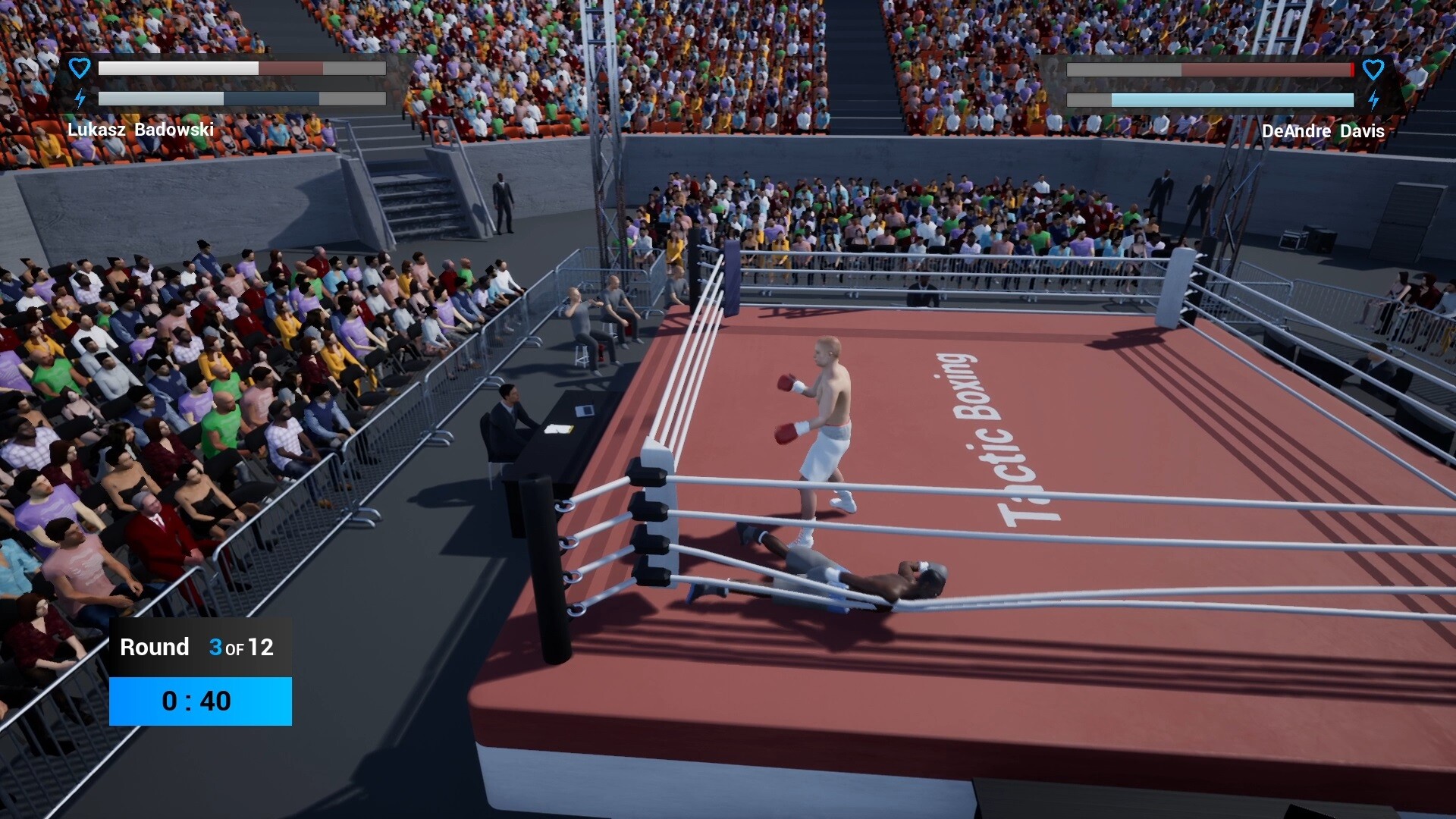Select the ringside judge at the table
The image size is (1456, 819).
coord(507,417)
